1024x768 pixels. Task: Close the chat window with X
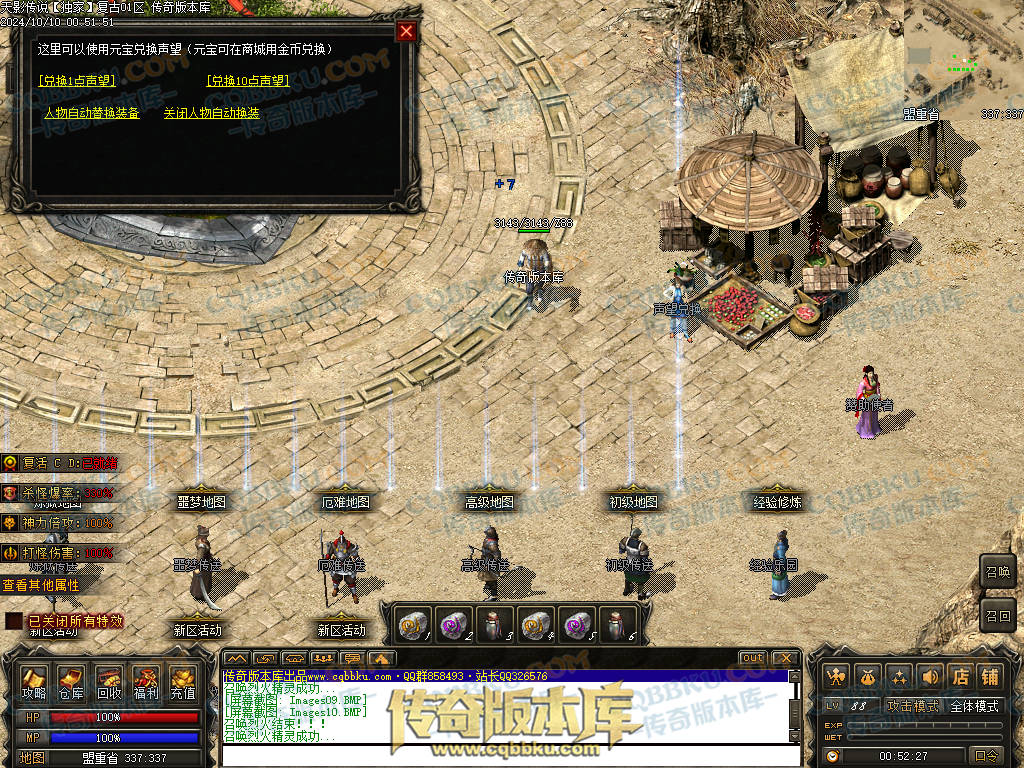[785, 658]
